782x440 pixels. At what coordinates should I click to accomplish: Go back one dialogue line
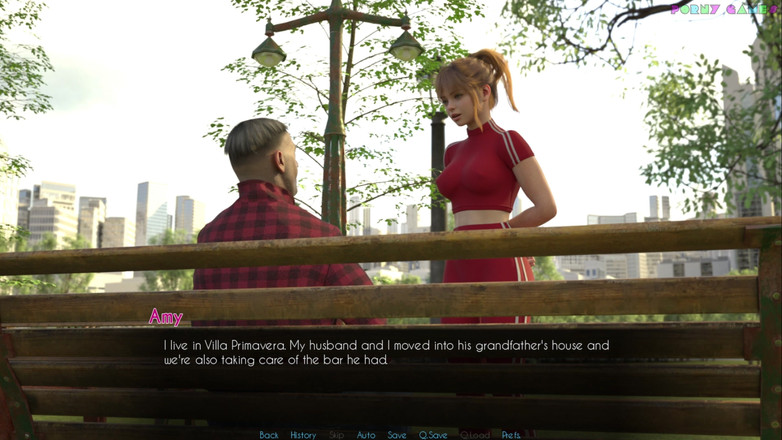tap(269, 435)
